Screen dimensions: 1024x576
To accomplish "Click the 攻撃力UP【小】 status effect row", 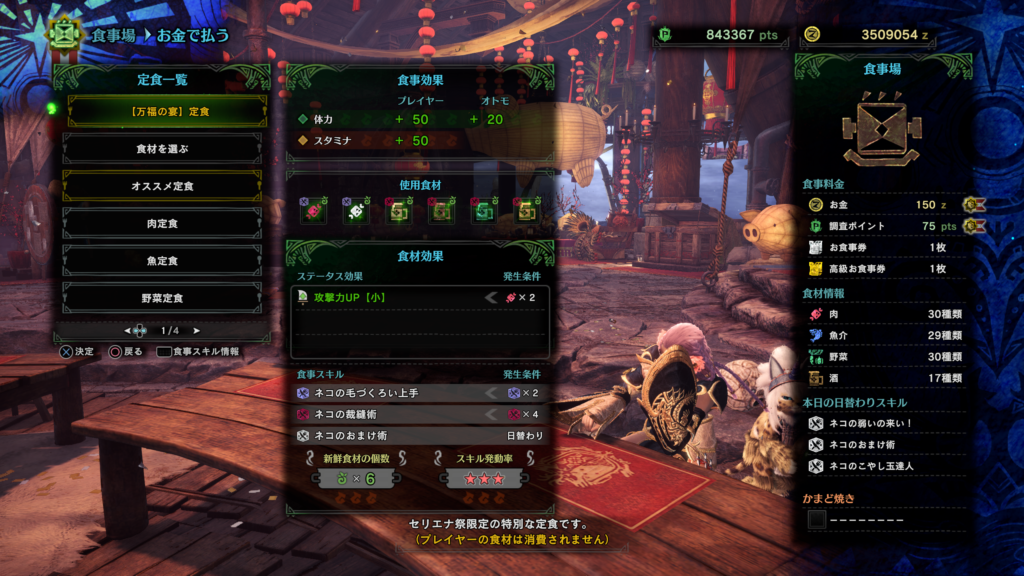I will click(x=419, y=297).
